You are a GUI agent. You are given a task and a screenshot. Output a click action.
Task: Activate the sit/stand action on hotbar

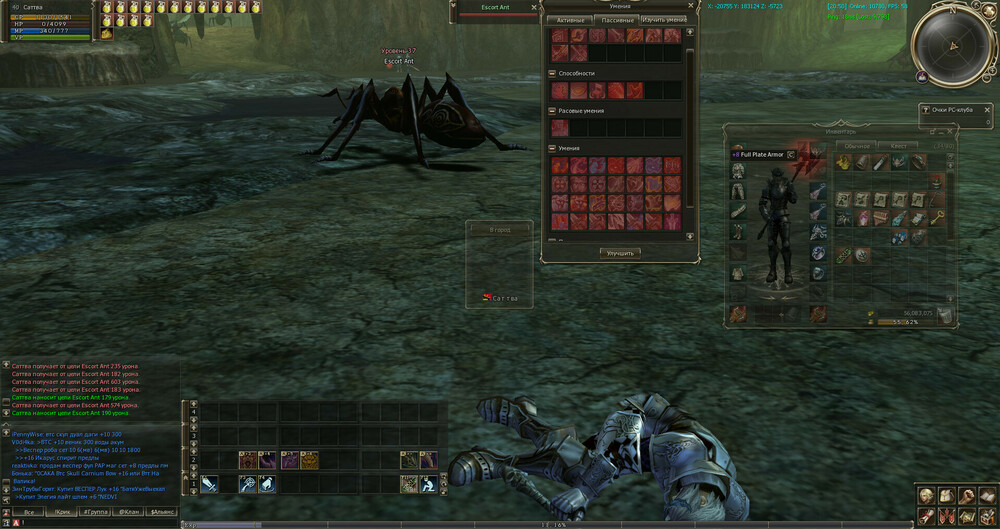coord(429,484)
